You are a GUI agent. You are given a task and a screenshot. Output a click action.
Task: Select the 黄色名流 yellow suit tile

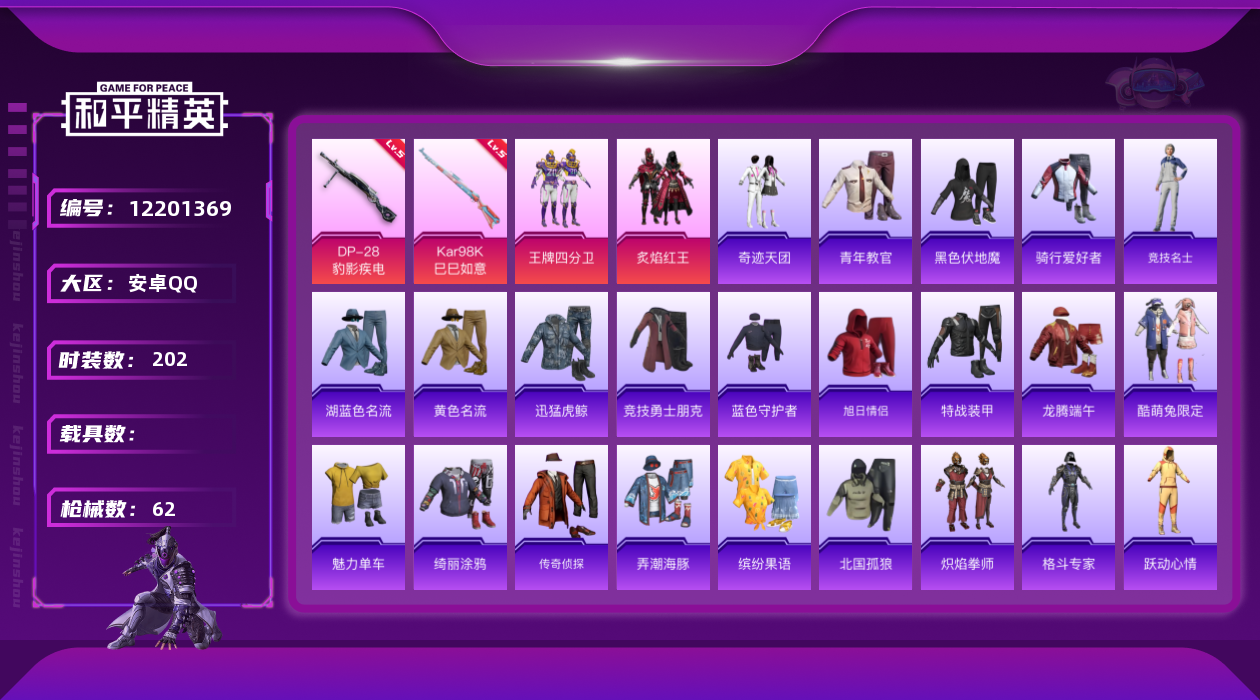460,364
